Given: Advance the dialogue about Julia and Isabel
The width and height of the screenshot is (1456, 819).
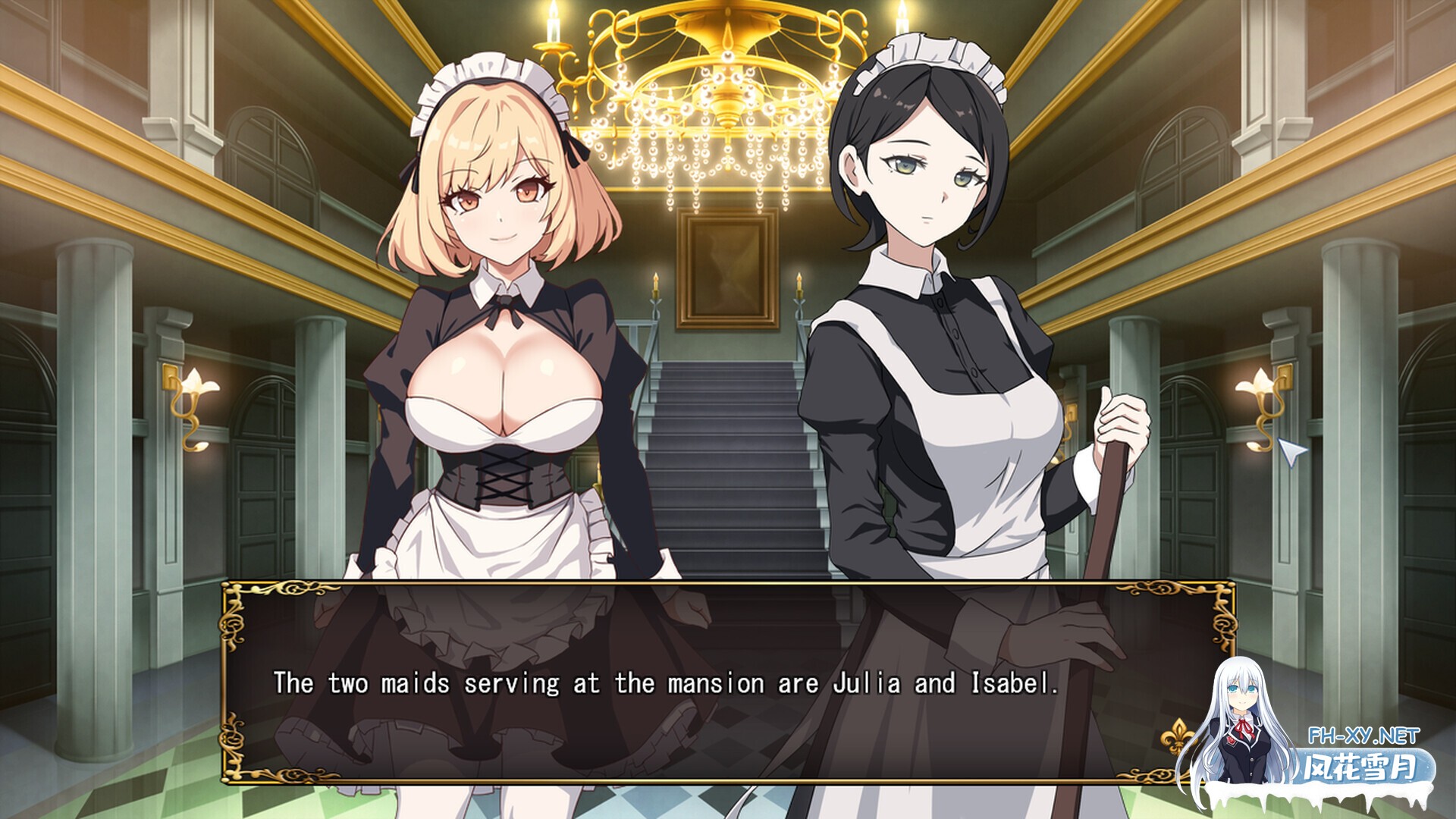Looking at the screenshot, I should (666, 684).
